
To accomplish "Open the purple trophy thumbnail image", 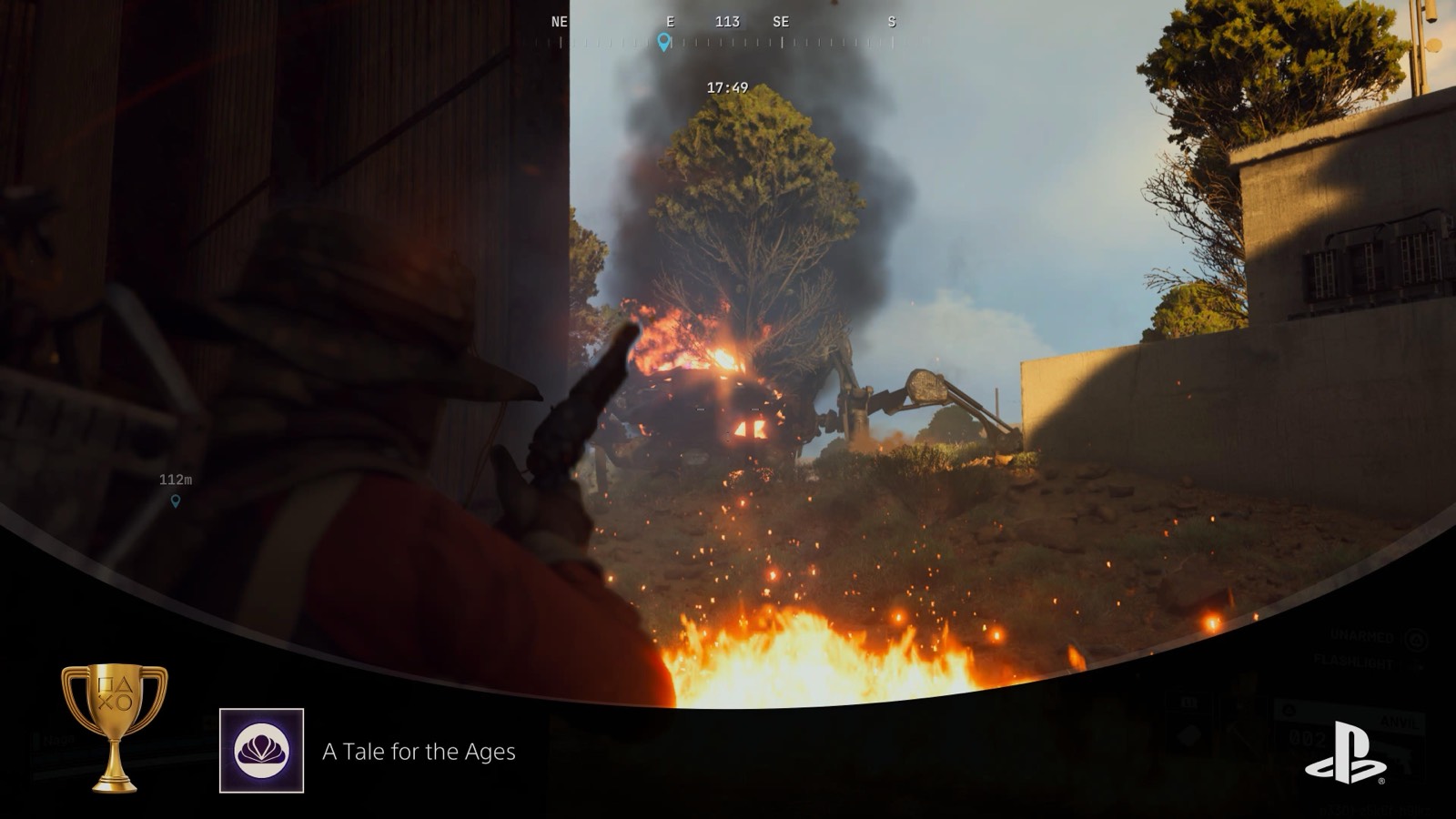I will pos(261,751).
